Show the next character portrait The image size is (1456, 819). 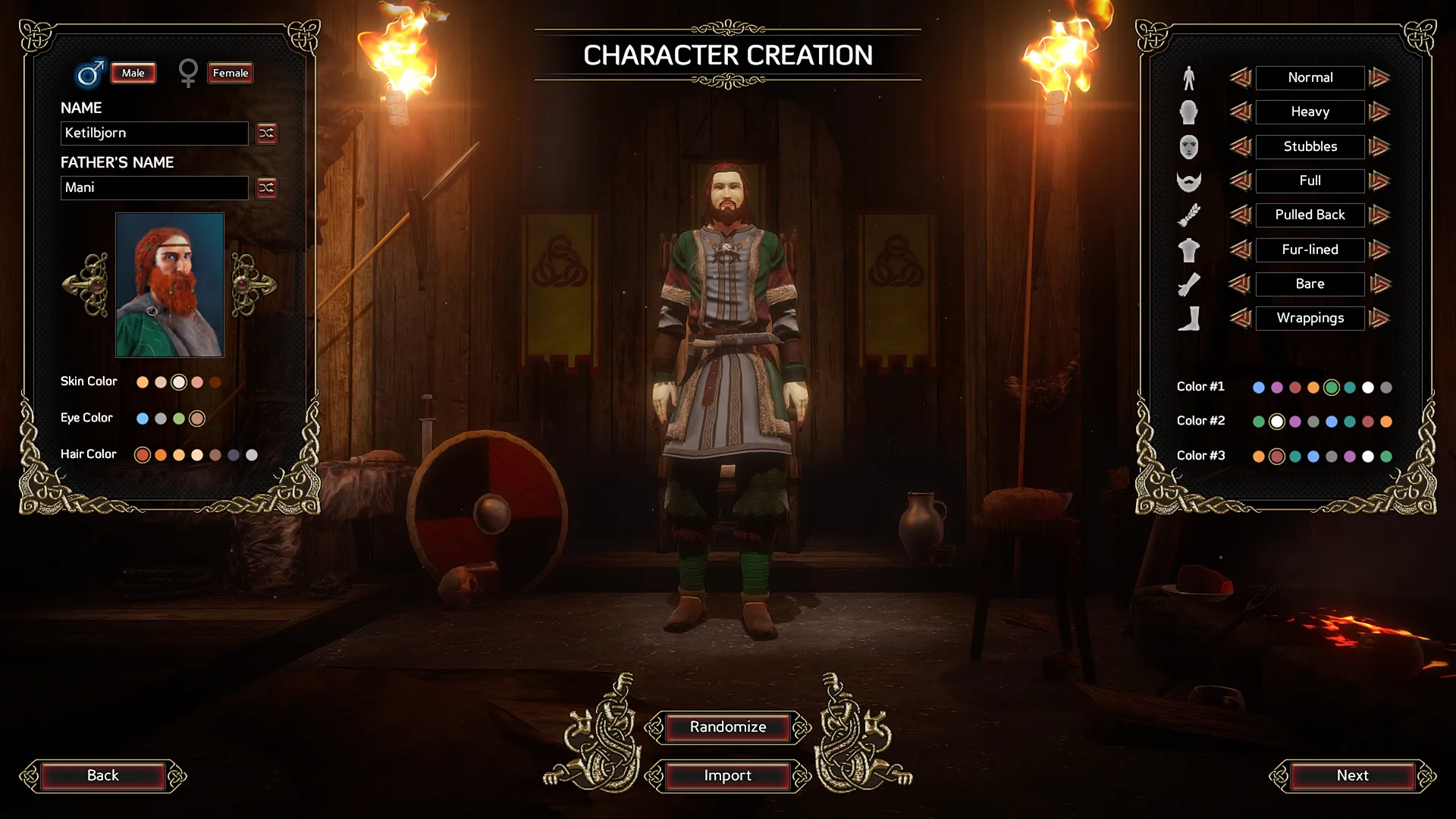tap(253, 285)
